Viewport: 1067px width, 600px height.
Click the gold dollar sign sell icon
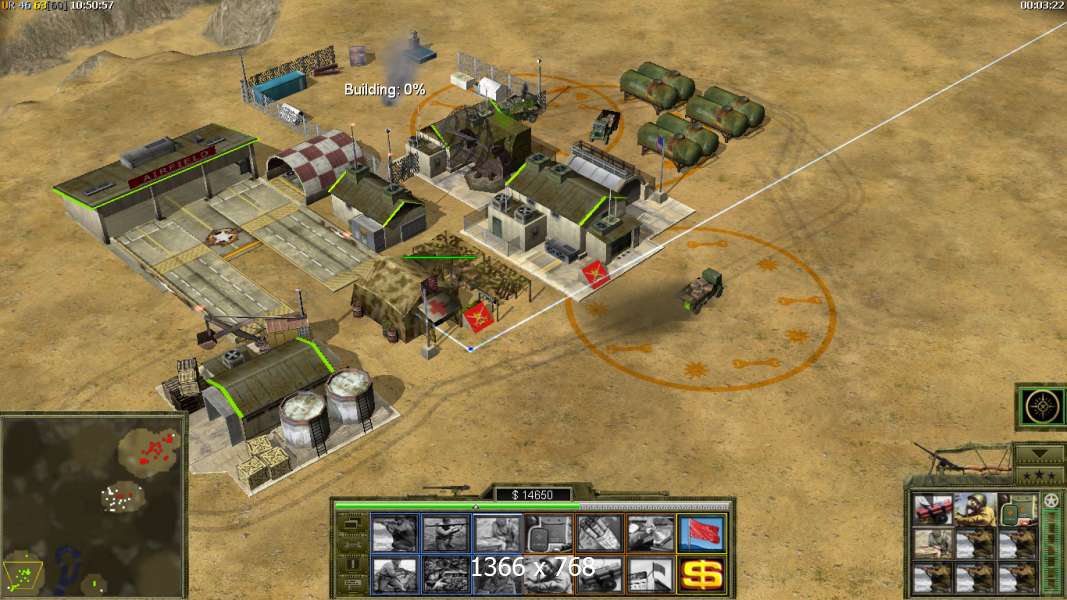coord(701,574)
